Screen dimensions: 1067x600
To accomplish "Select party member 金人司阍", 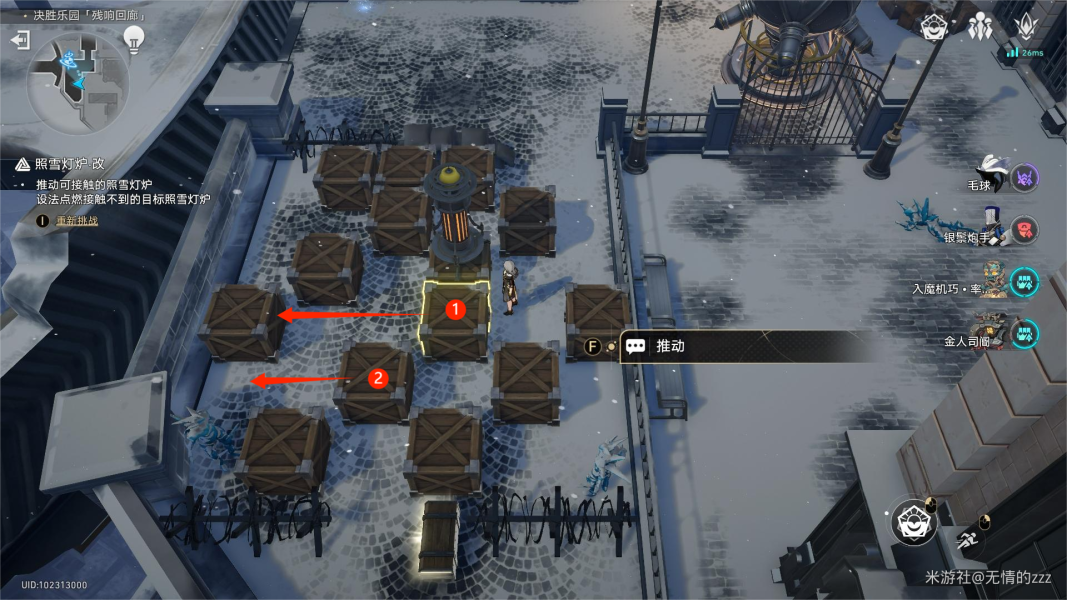I will tap(992, 333).
